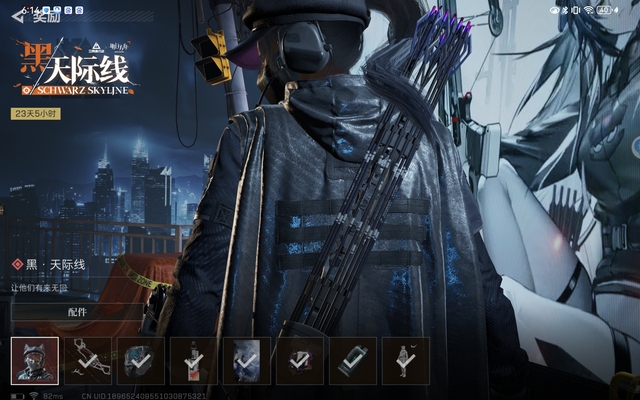Pick the standing figure pose thumbnail

click(x=405, y=360)
